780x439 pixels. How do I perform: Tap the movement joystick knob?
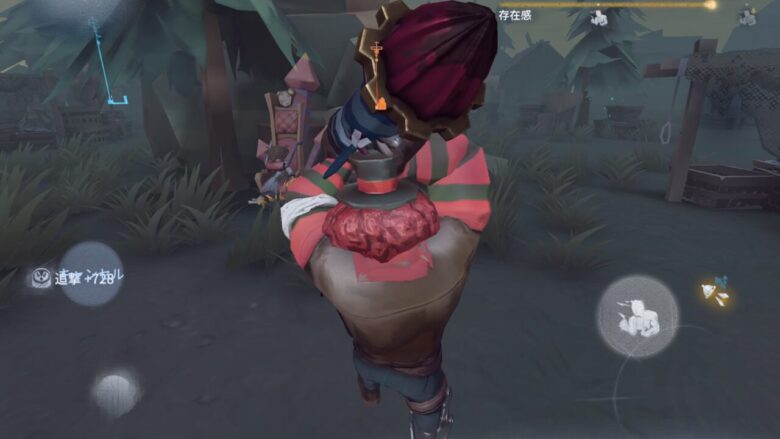[x=116, y=392]
